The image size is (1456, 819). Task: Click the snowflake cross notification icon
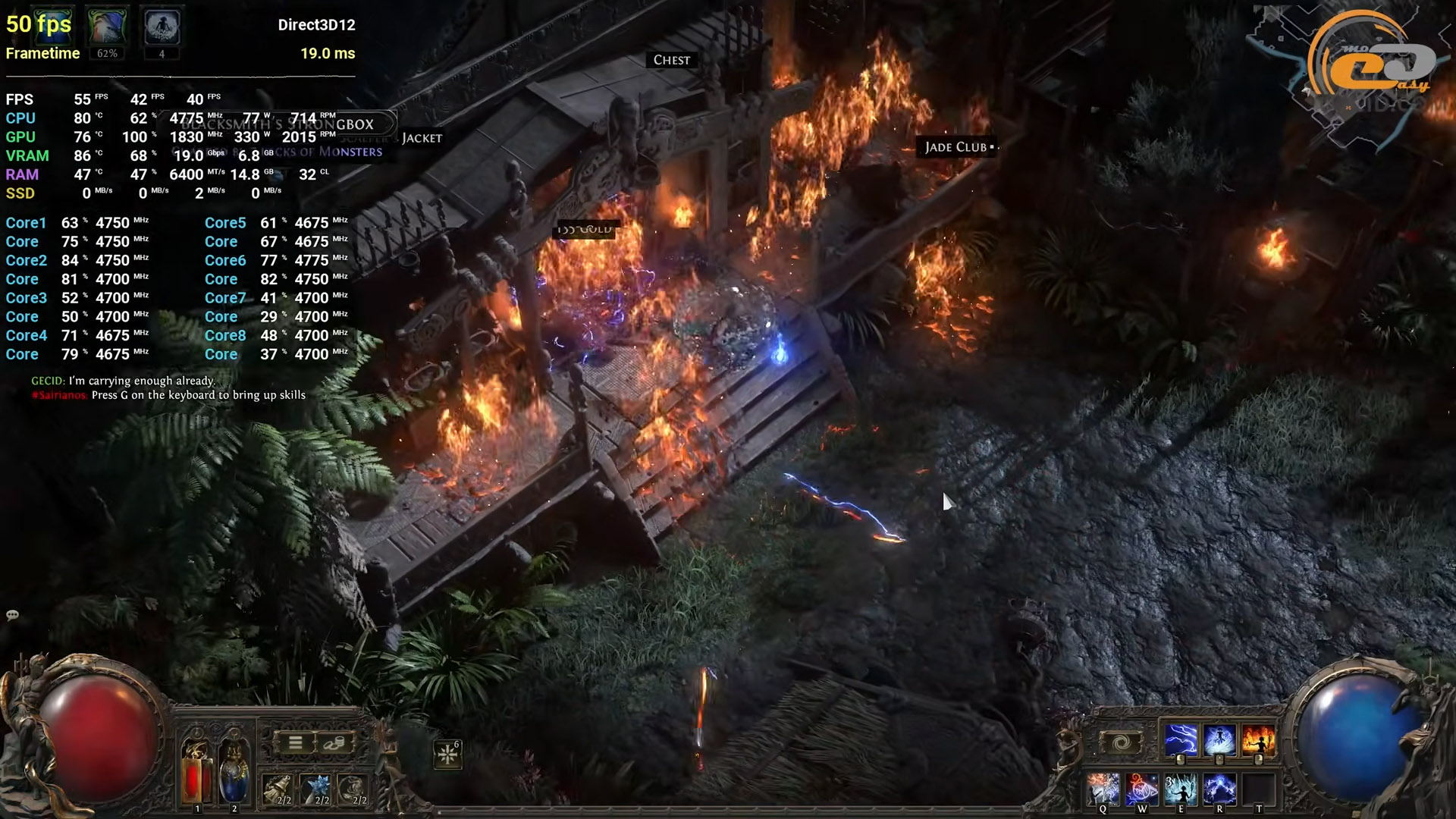tap(447, 754)
